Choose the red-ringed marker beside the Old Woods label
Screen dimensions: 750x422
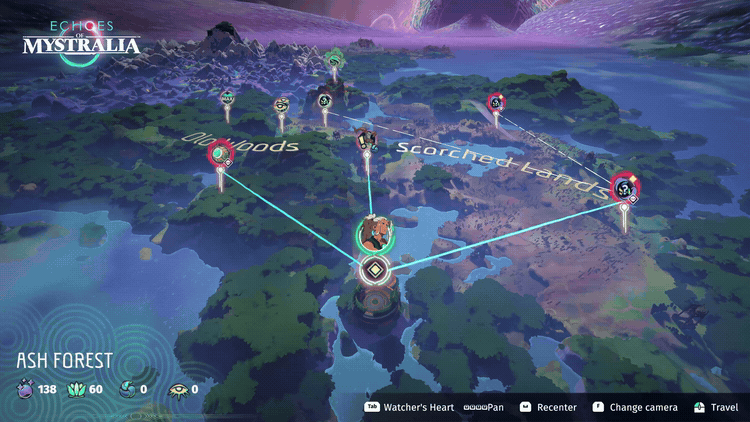pyautogui.click(x=220, y=154)
